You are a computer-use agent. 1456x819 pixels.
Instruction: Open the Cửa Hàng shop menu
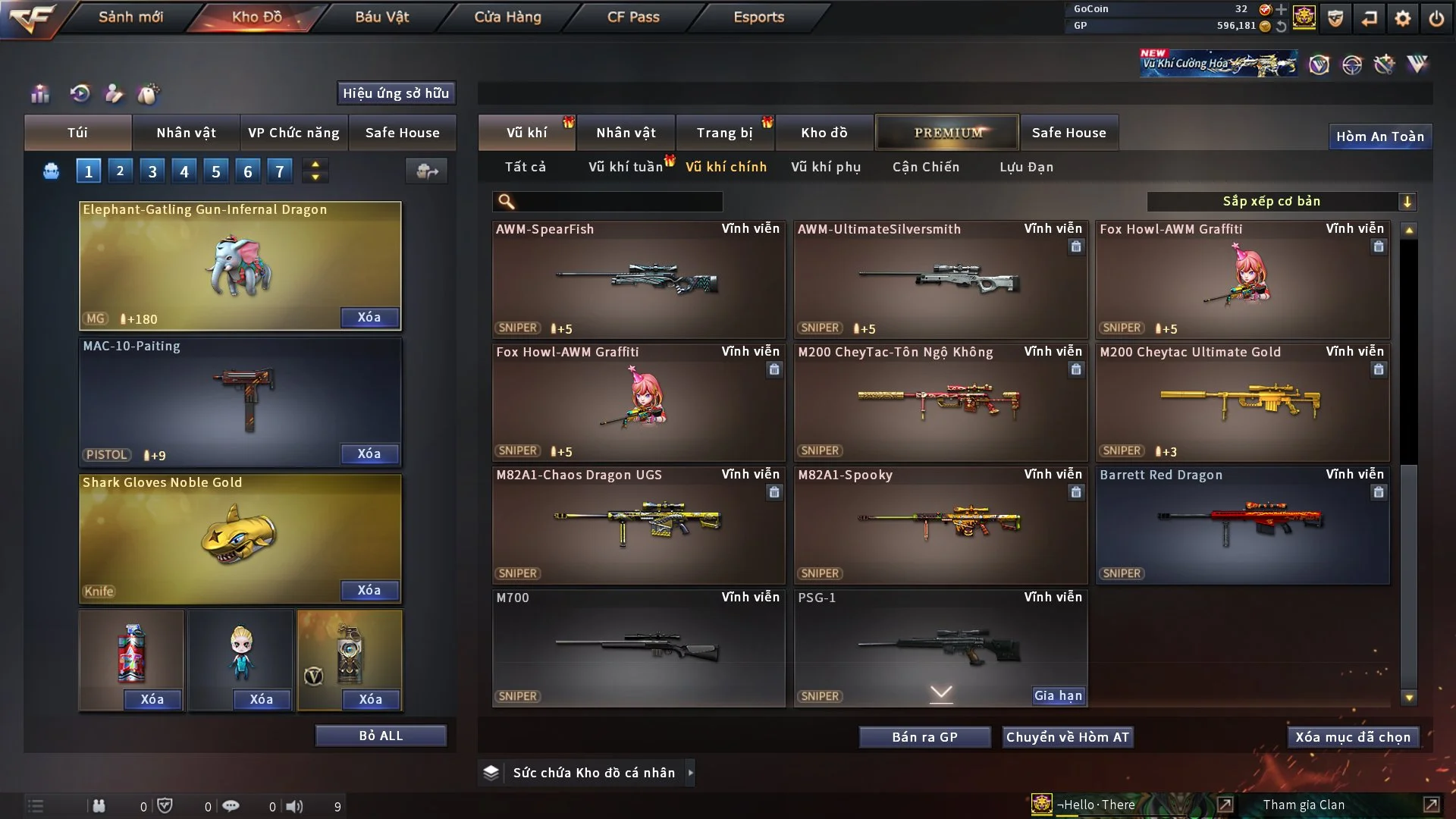click(507, 17)
